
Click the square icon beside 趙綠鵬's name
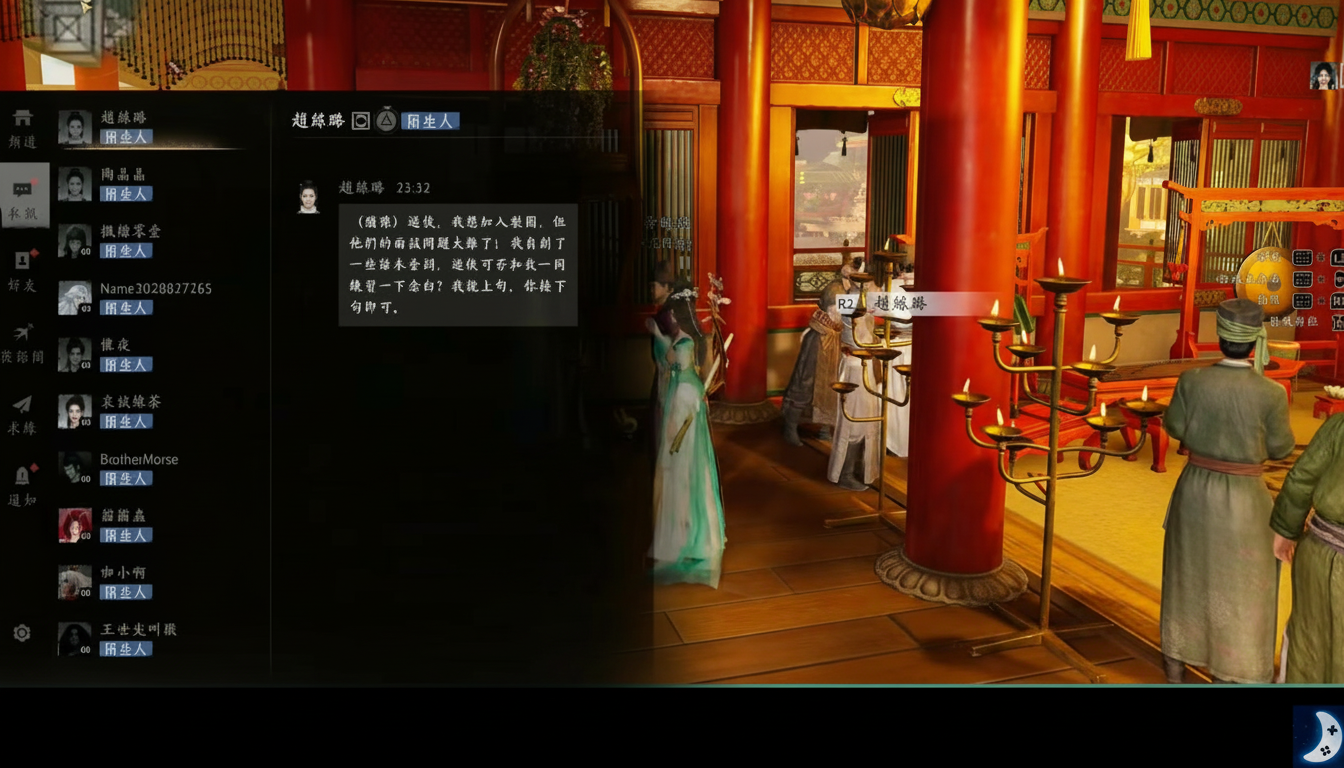coord(362,120)
